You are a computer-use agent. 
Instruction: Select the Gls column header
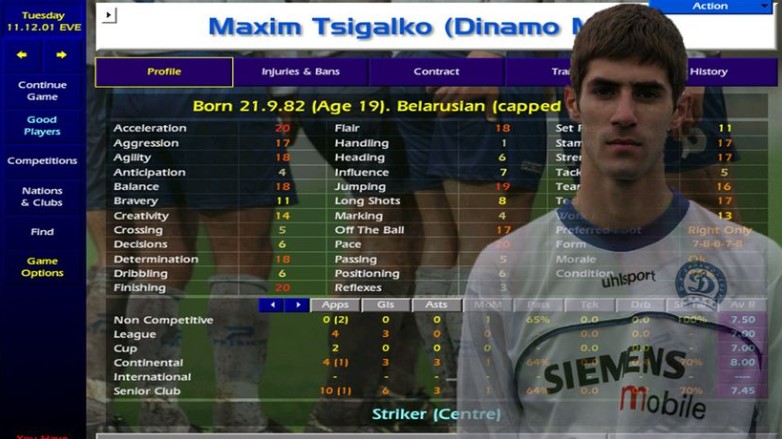tap(385, 305)
